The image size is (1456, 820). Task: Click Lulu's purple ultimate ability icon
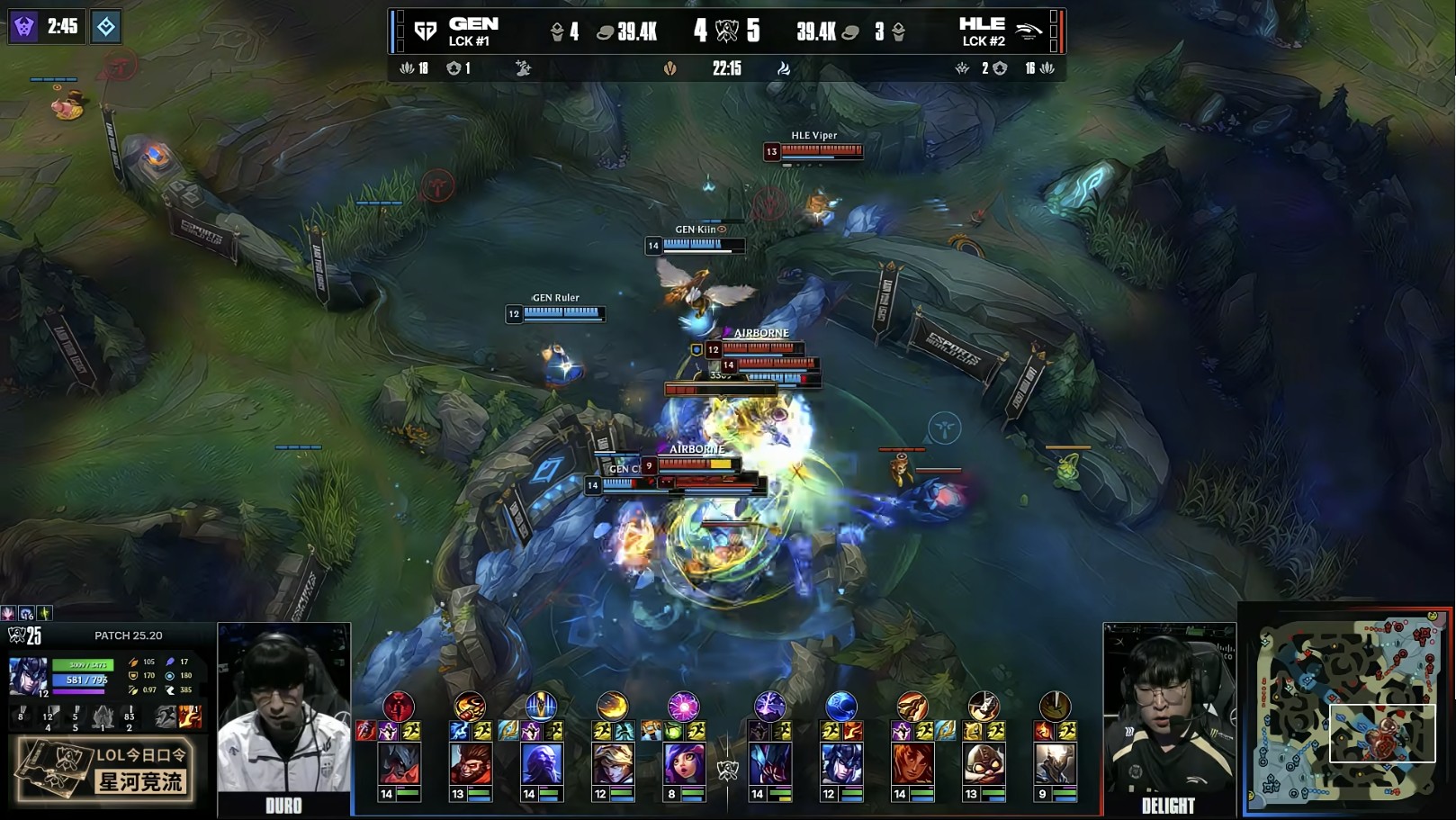pyautogui.click(x=683, y=707)
